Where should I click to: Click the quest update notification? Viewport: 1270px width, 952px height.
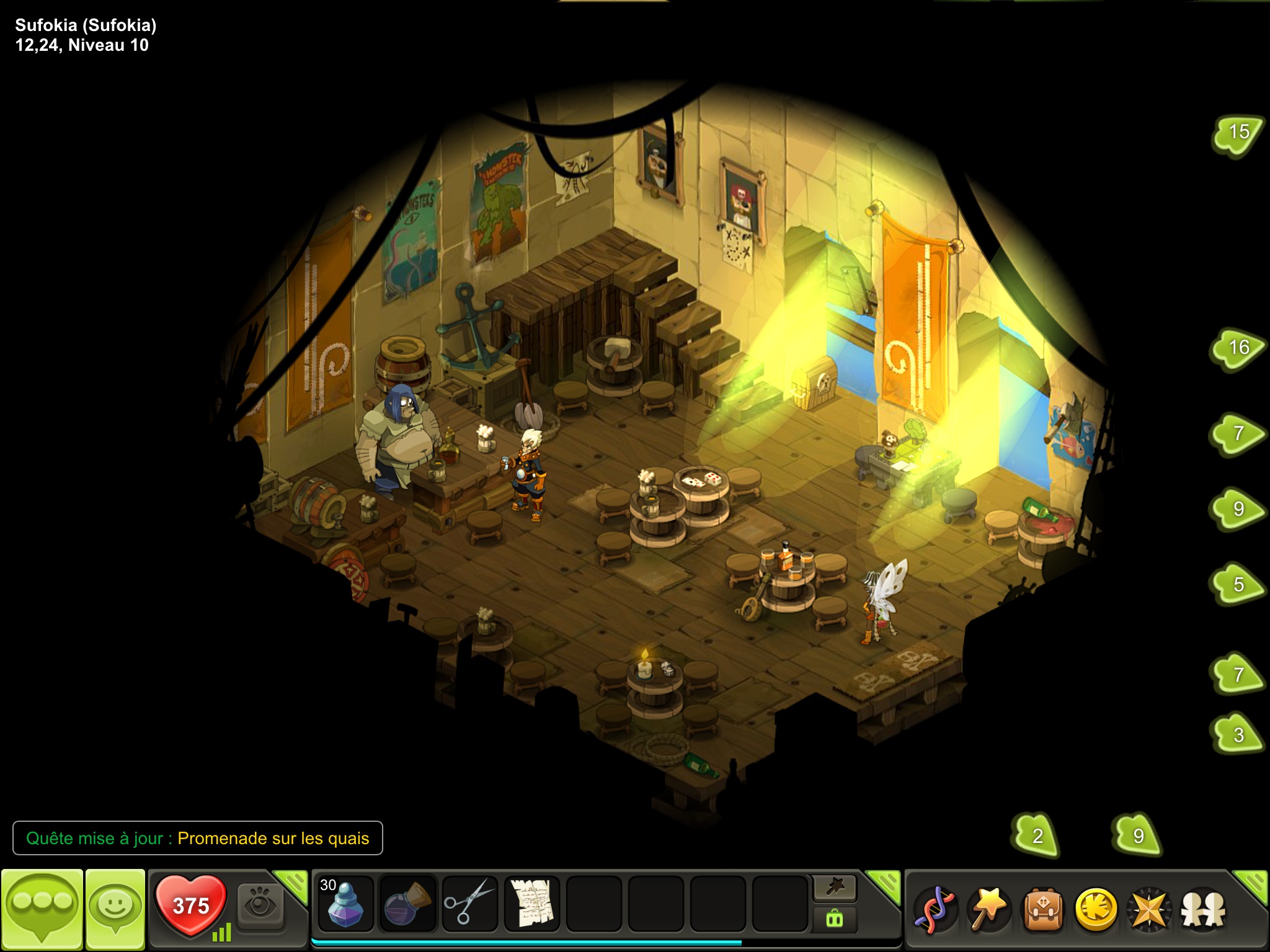(198, 838)
